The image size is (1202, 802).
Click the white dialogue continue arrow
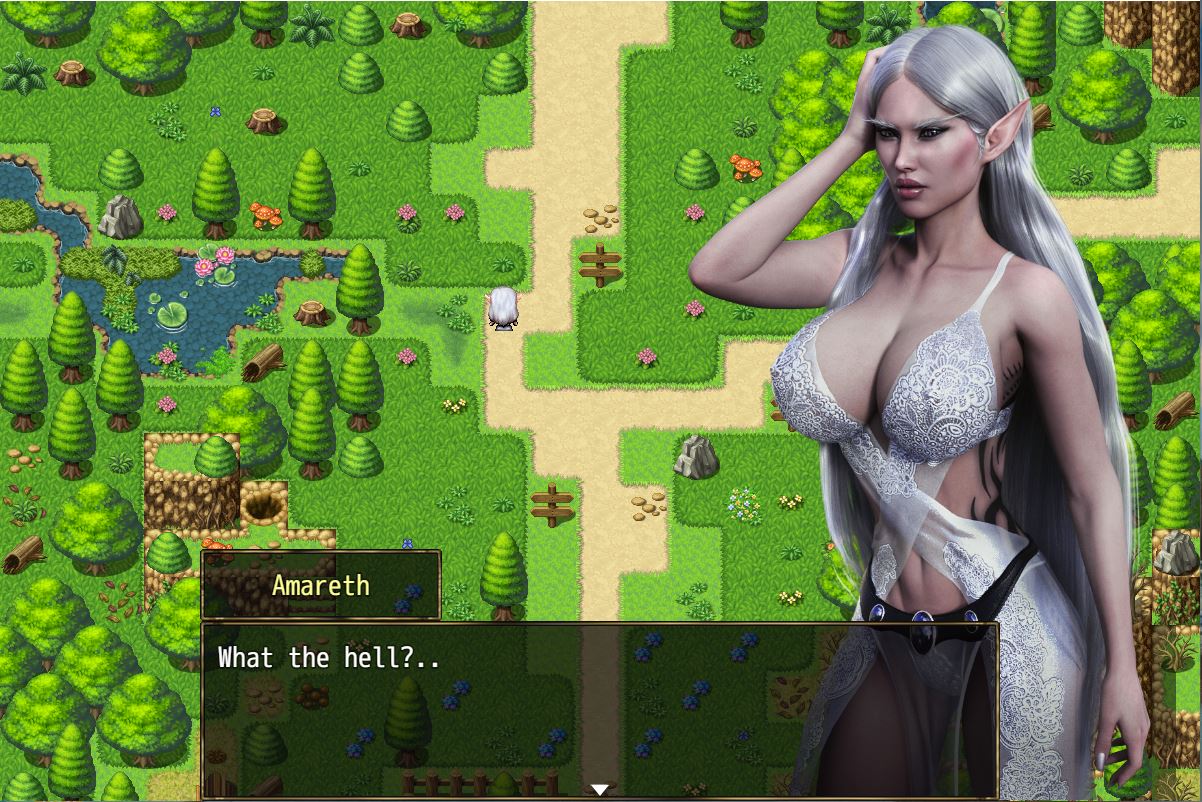click(599, 789)
